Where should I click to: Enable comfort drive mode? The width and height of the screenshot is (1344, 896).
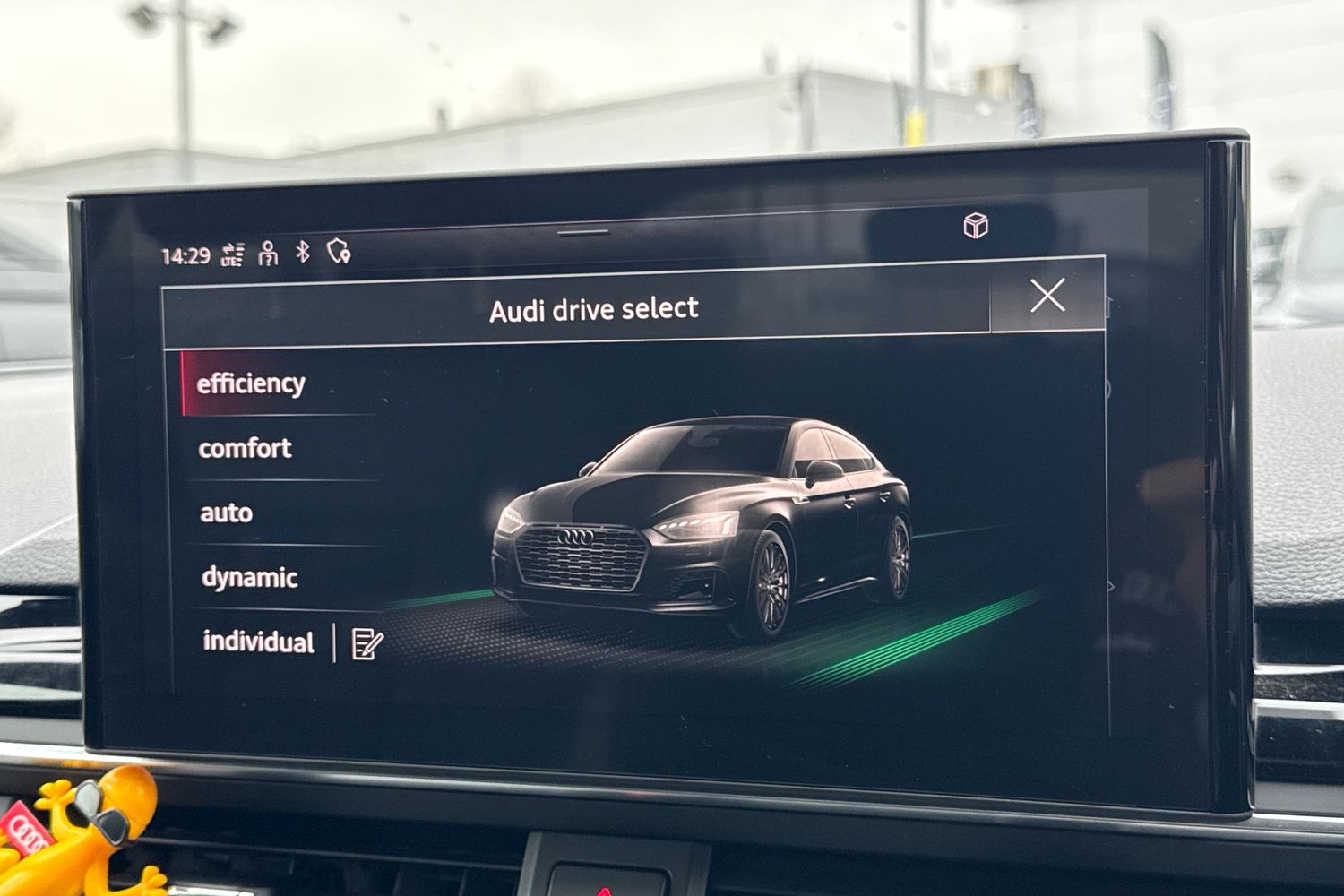[244, 448]
